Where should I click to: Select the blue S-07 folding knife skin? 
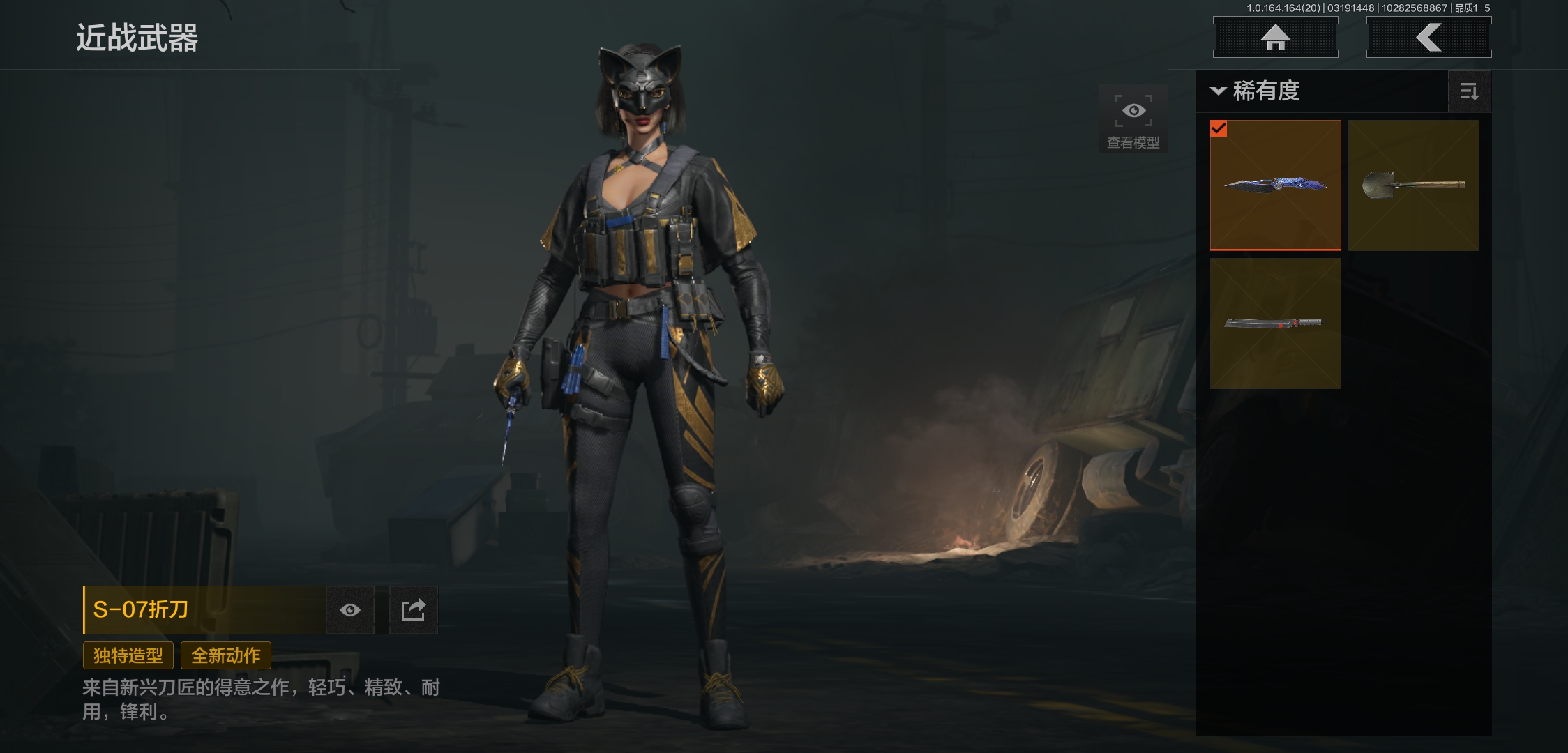(1275, 185)
